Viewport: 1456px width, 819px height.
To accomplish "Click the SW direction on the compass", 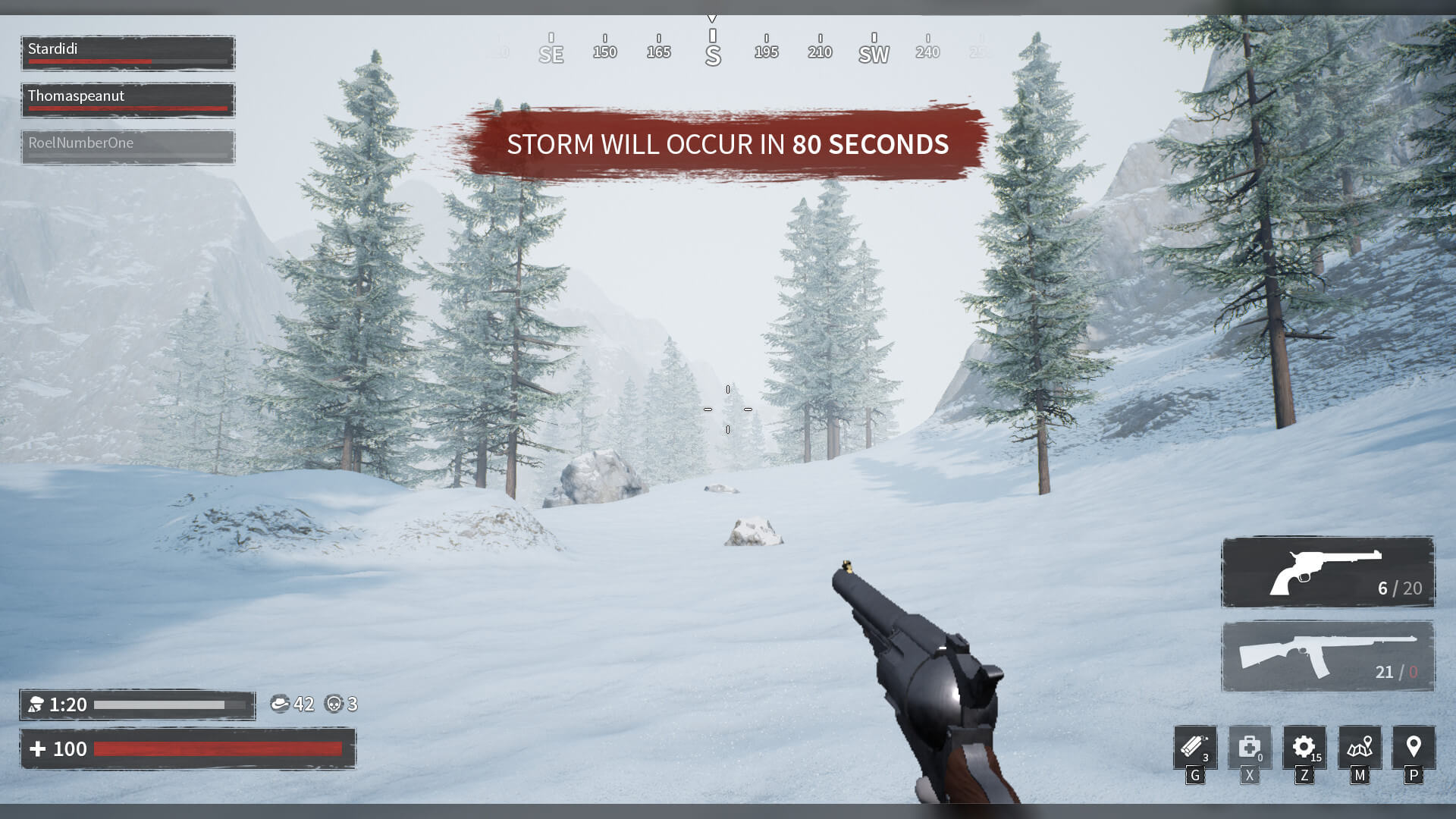I will point(873,53).
